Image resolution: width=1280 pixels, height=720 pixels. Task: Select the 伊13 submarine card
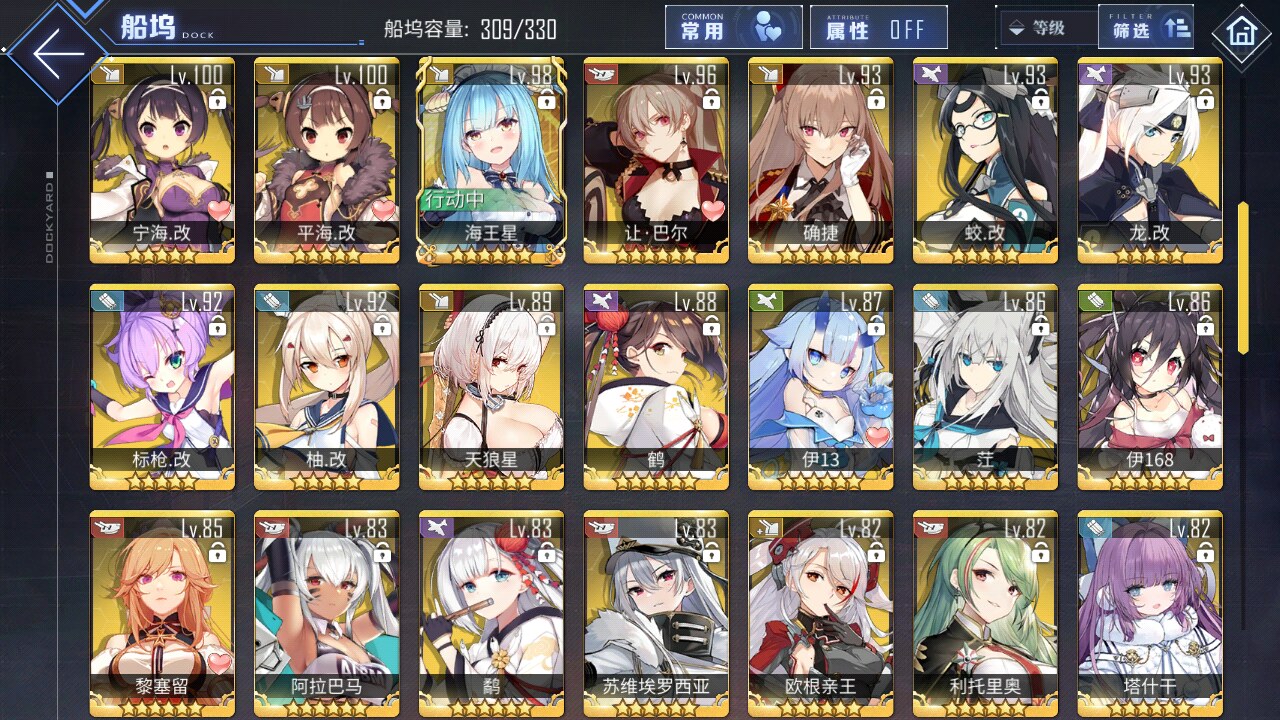point(820,387)
